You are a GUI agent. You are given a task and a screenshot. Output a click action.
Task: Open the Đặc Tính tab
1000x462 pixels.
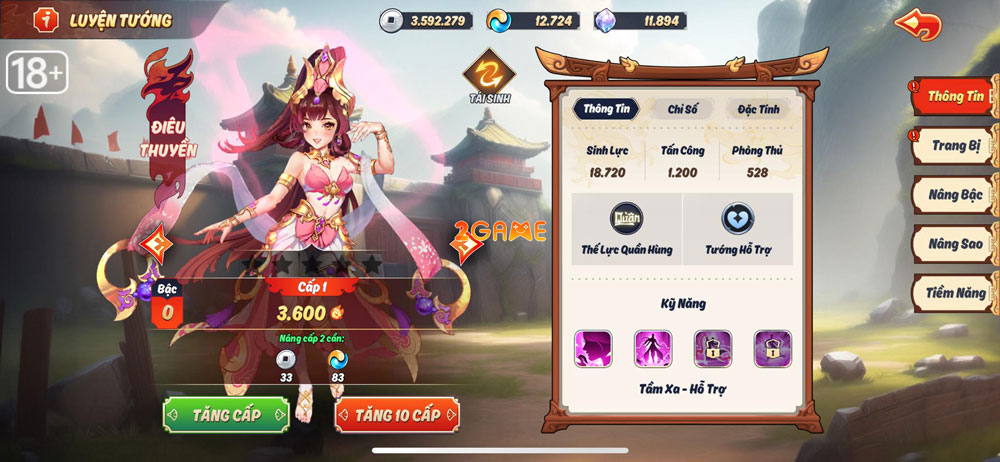click(x=758, y=110)
